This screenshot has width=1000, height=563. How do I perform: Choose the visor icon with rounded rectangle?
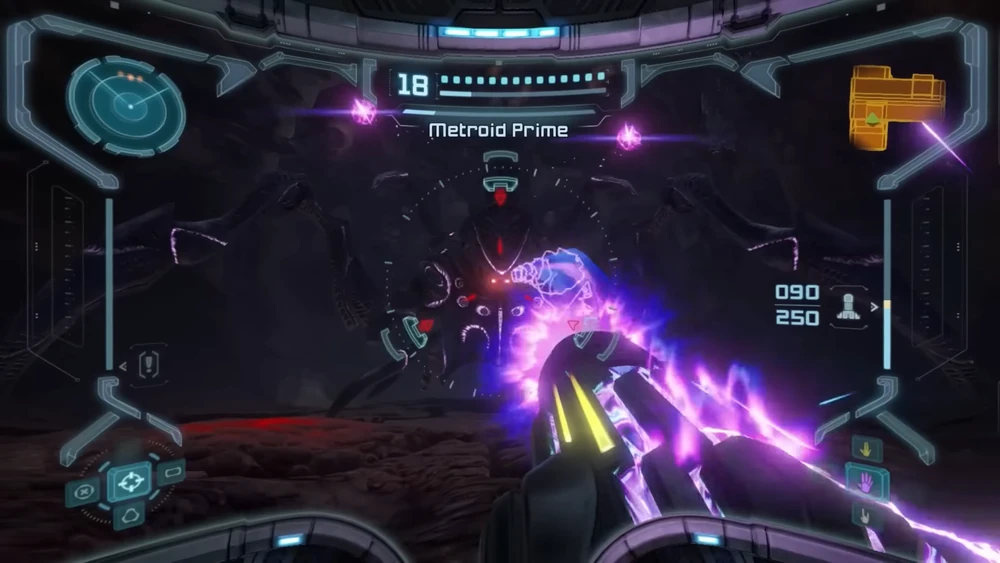(174, 470)
